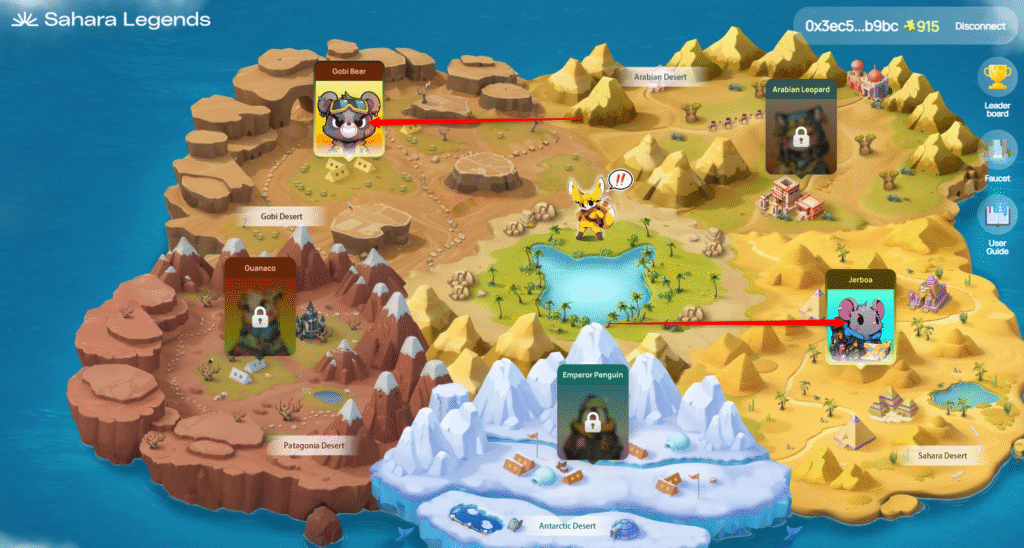Select the Gobi Bear character card
Image resolution: width=1024 pixels, height=548 pixels.
pyautogui.click(x=349, y=112)
